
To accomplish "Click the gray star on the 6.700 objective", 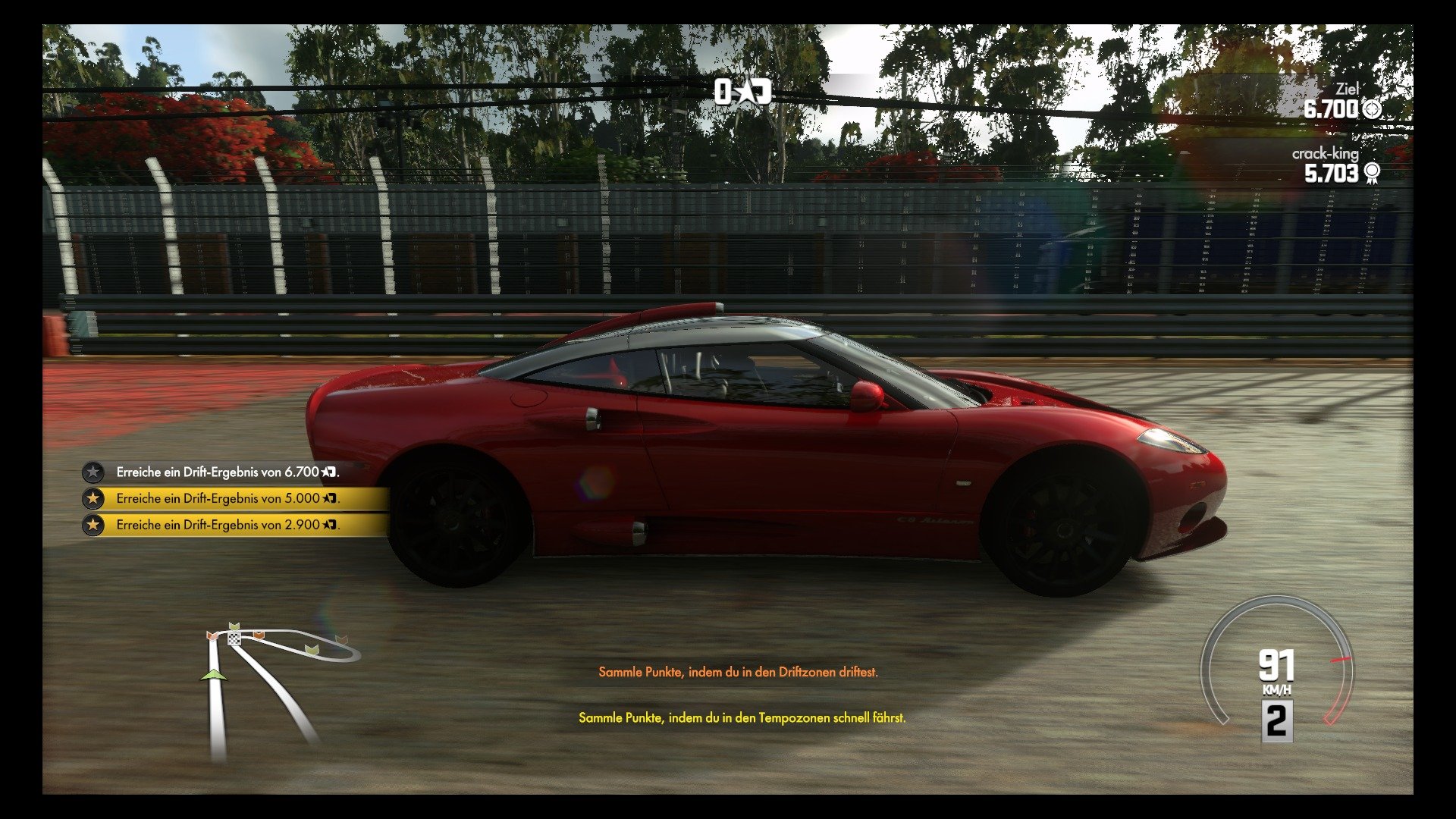I will 94,472.
